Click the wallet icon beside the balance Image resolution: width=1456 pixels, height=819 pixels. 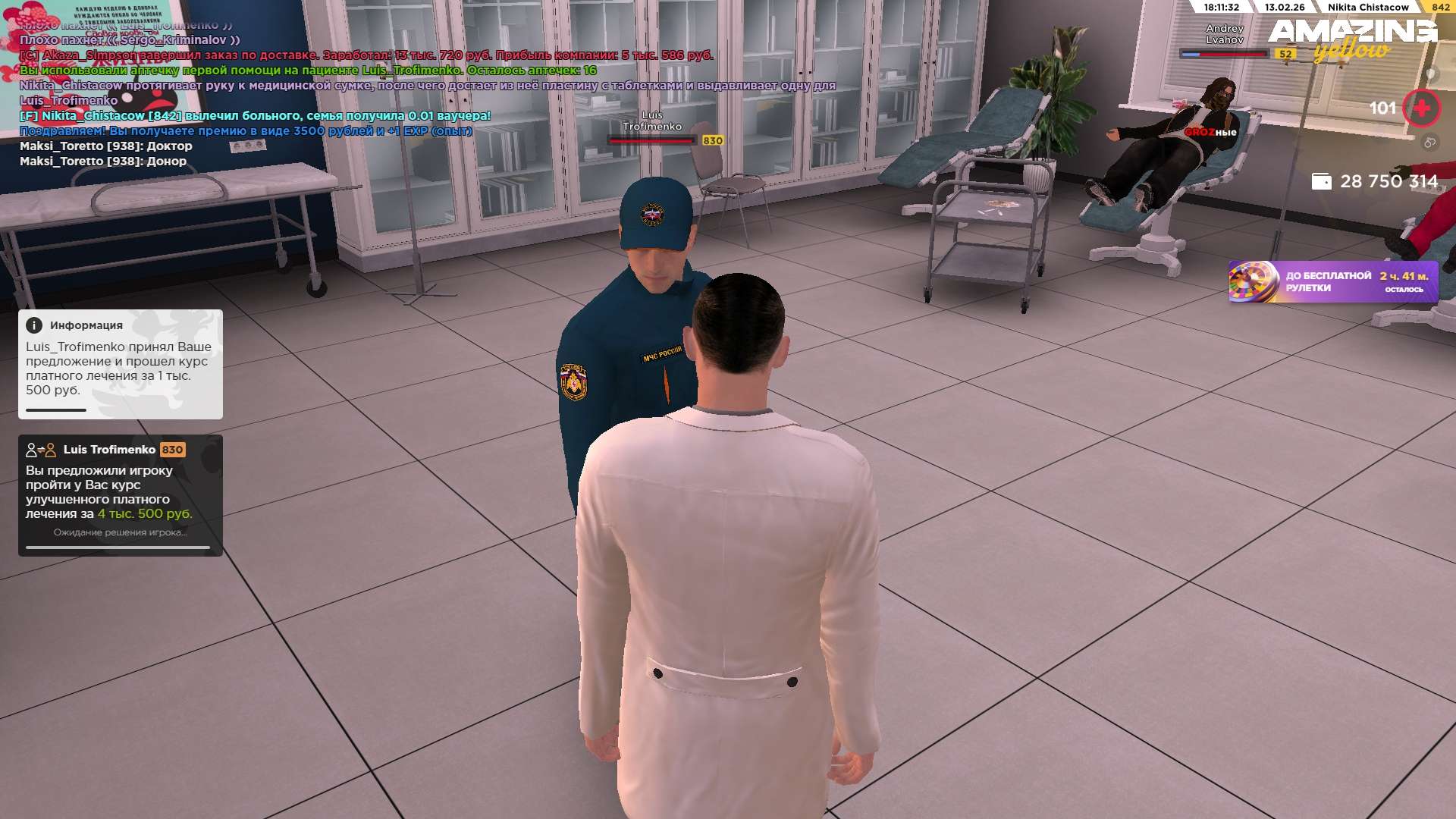[x=1321, y=181]
